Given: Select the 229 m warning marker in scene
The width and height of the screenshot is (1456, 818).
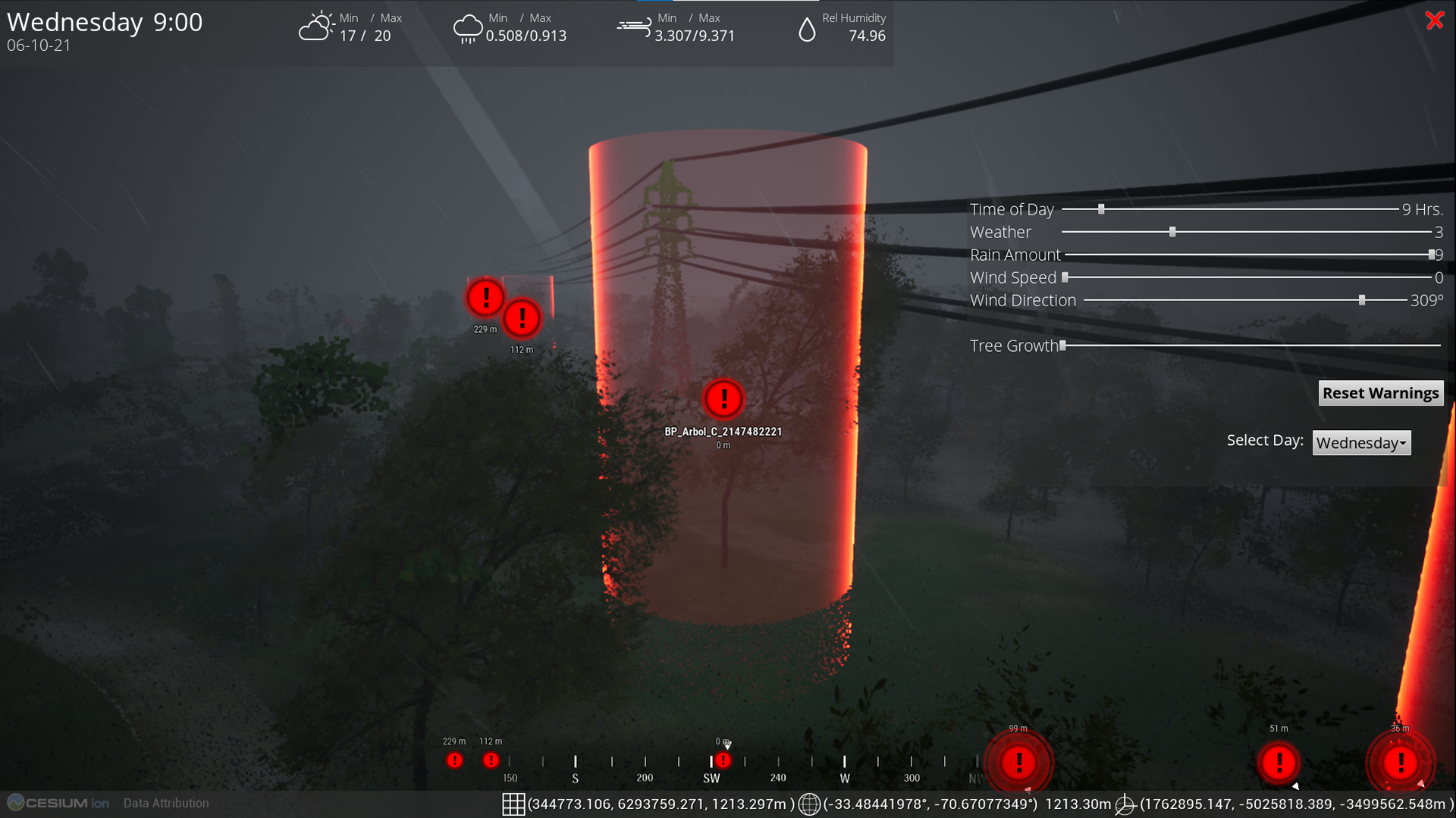Looking at the screenshot, I should click(x=485, y=297).
